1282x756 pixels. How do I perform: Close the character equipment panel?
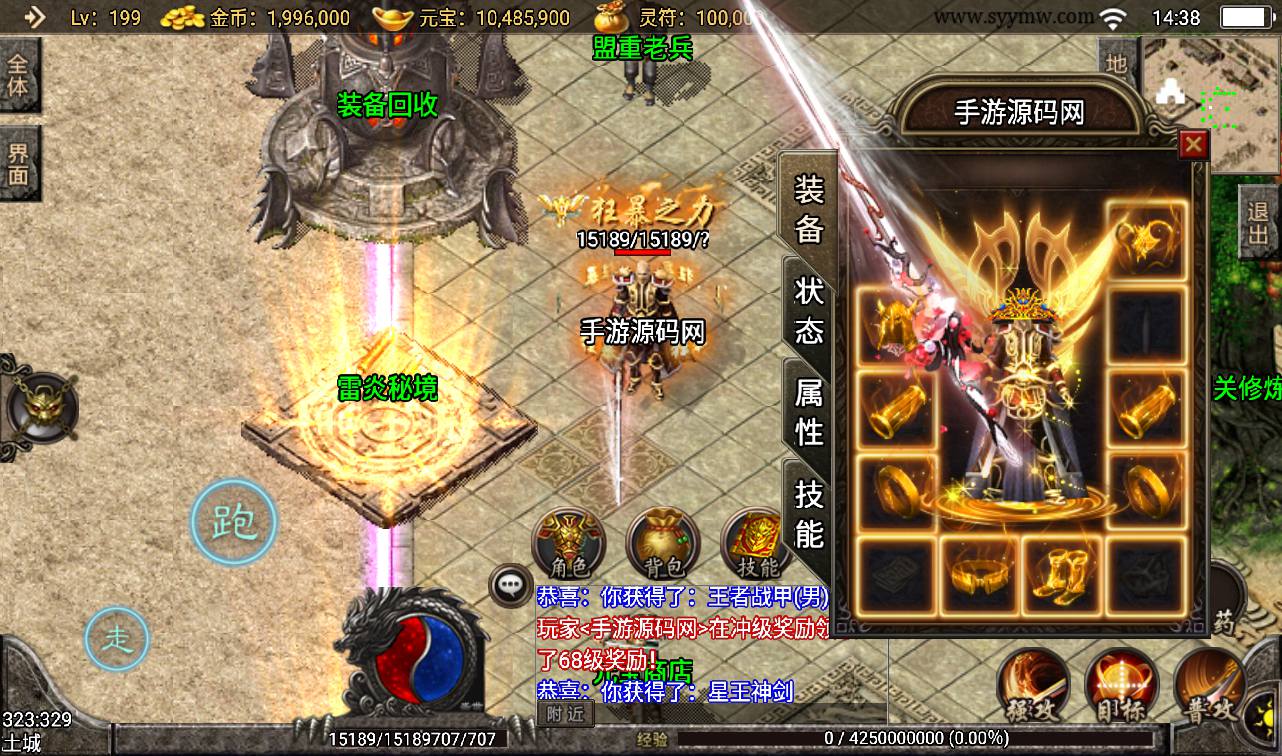tap(1192, 146)
